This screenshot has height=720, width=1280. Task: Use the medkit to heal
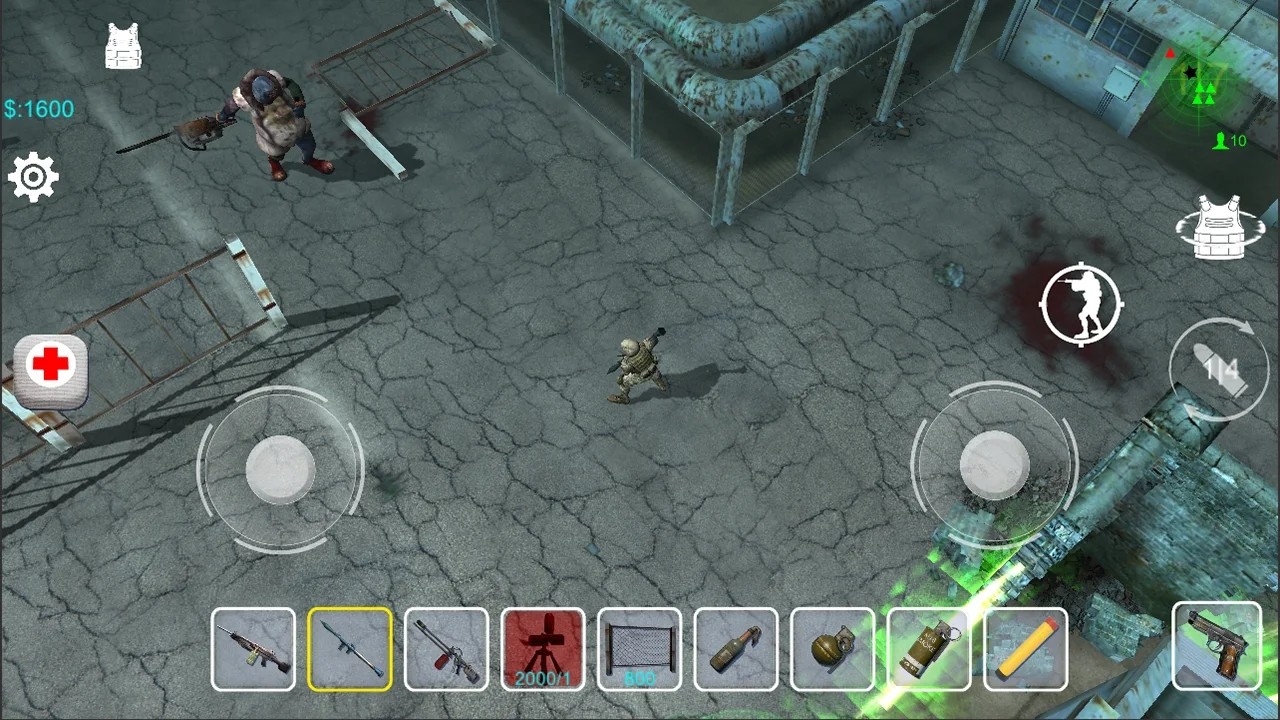49,371
